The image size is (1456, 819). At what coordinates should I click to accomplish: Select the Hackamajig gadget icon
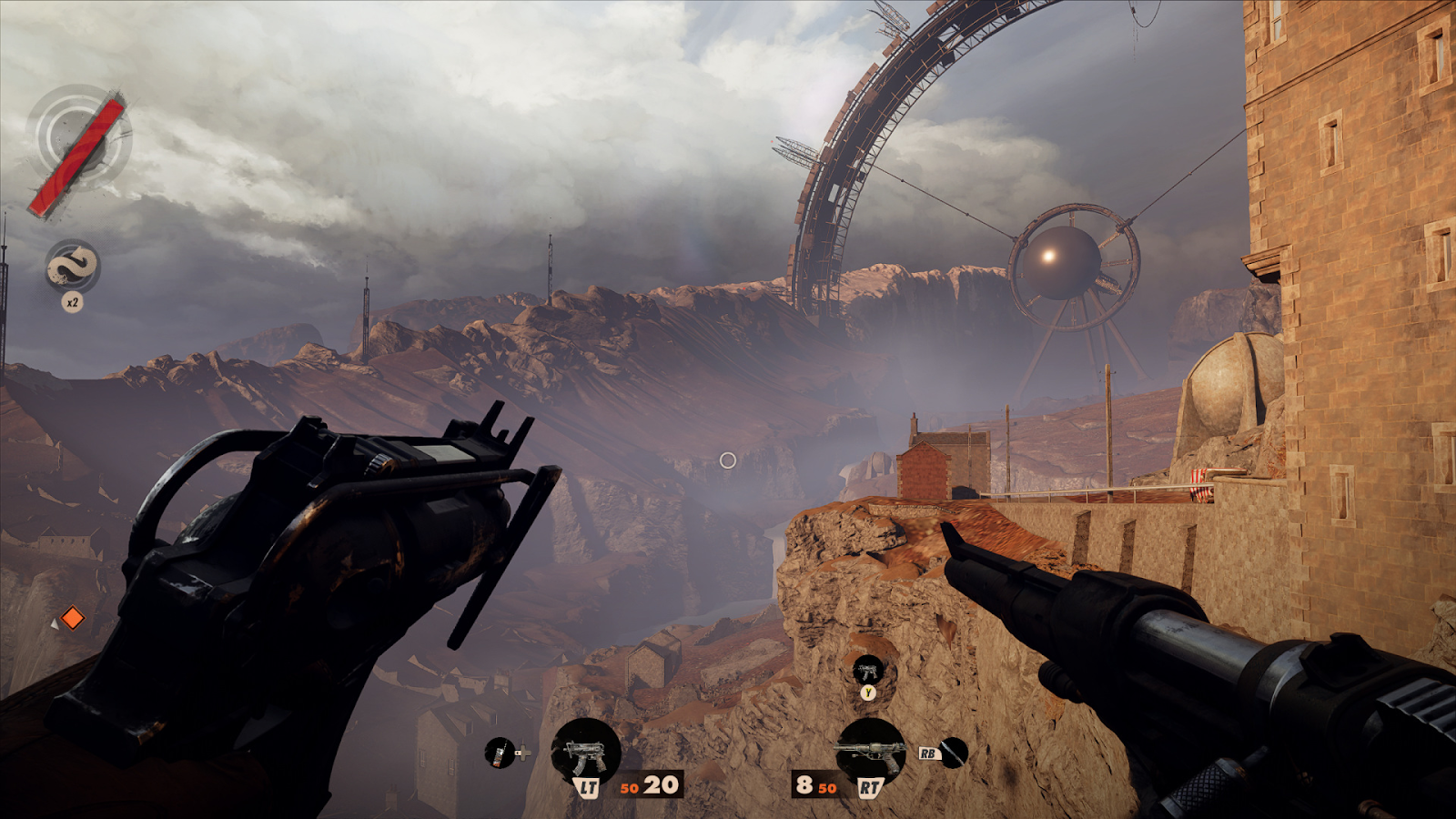pyautogui.click(x=499, y=753)
